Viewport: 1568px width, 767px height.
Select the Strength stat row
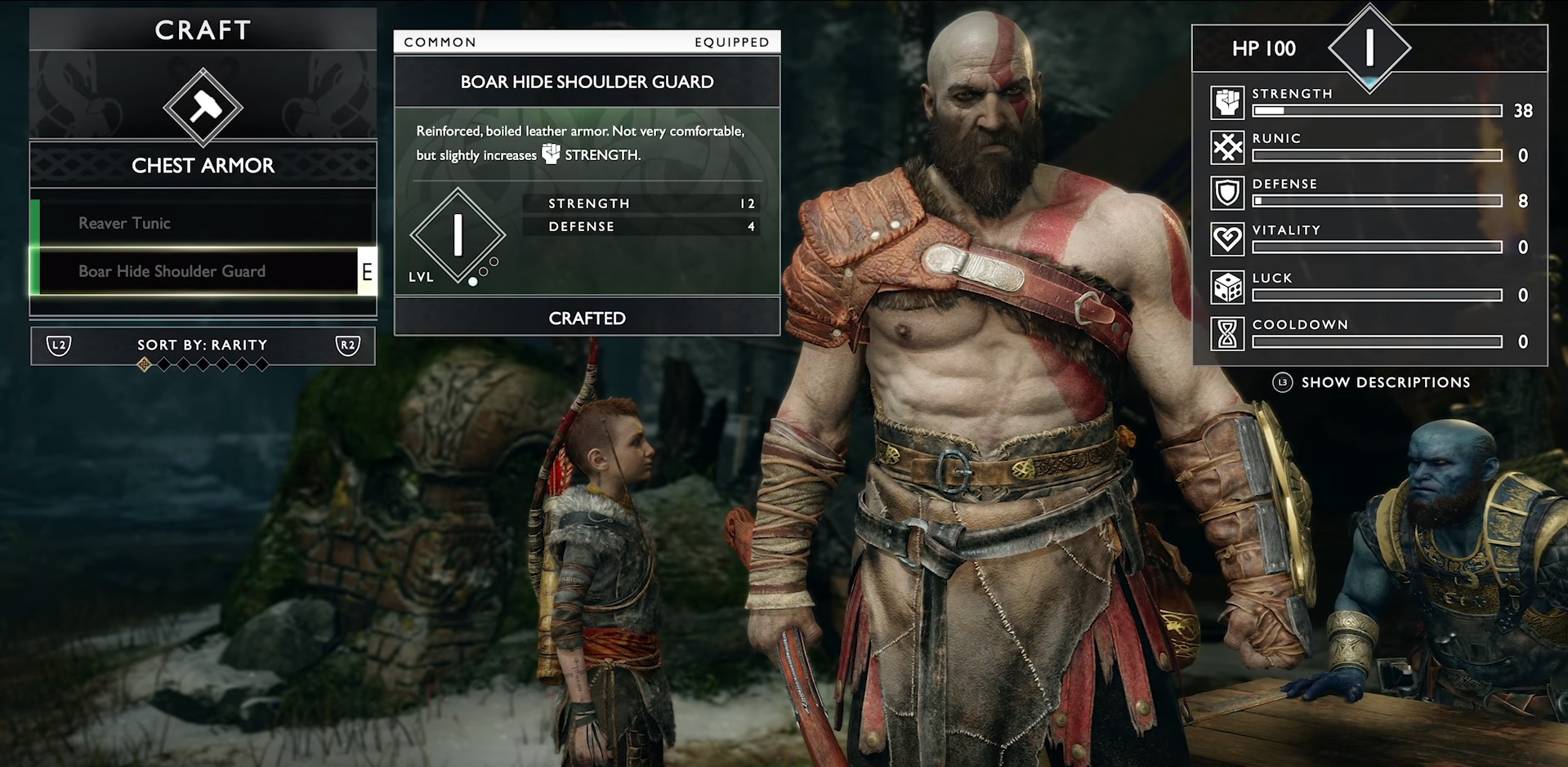1371,103
